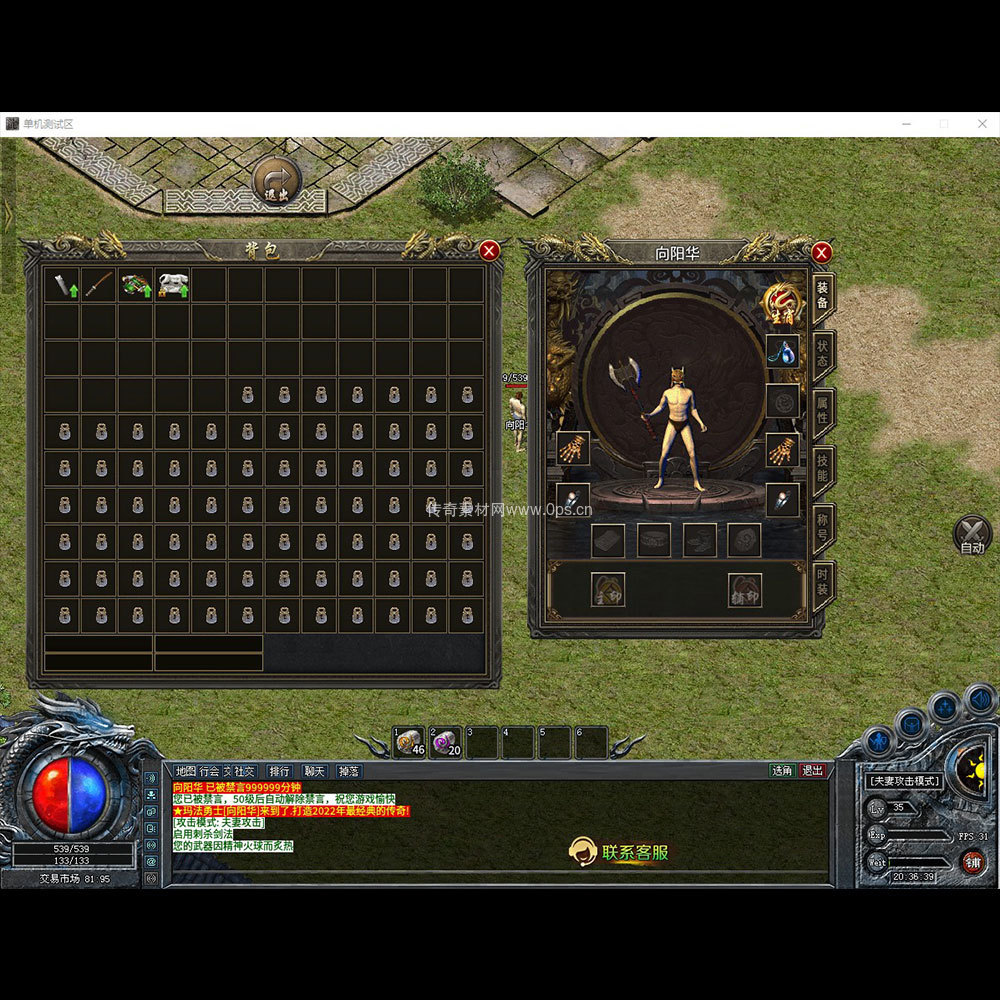This screenshot has width=1000, height=1000.
Task: Select the white armor item in backpack
Action: pos(173,285)
